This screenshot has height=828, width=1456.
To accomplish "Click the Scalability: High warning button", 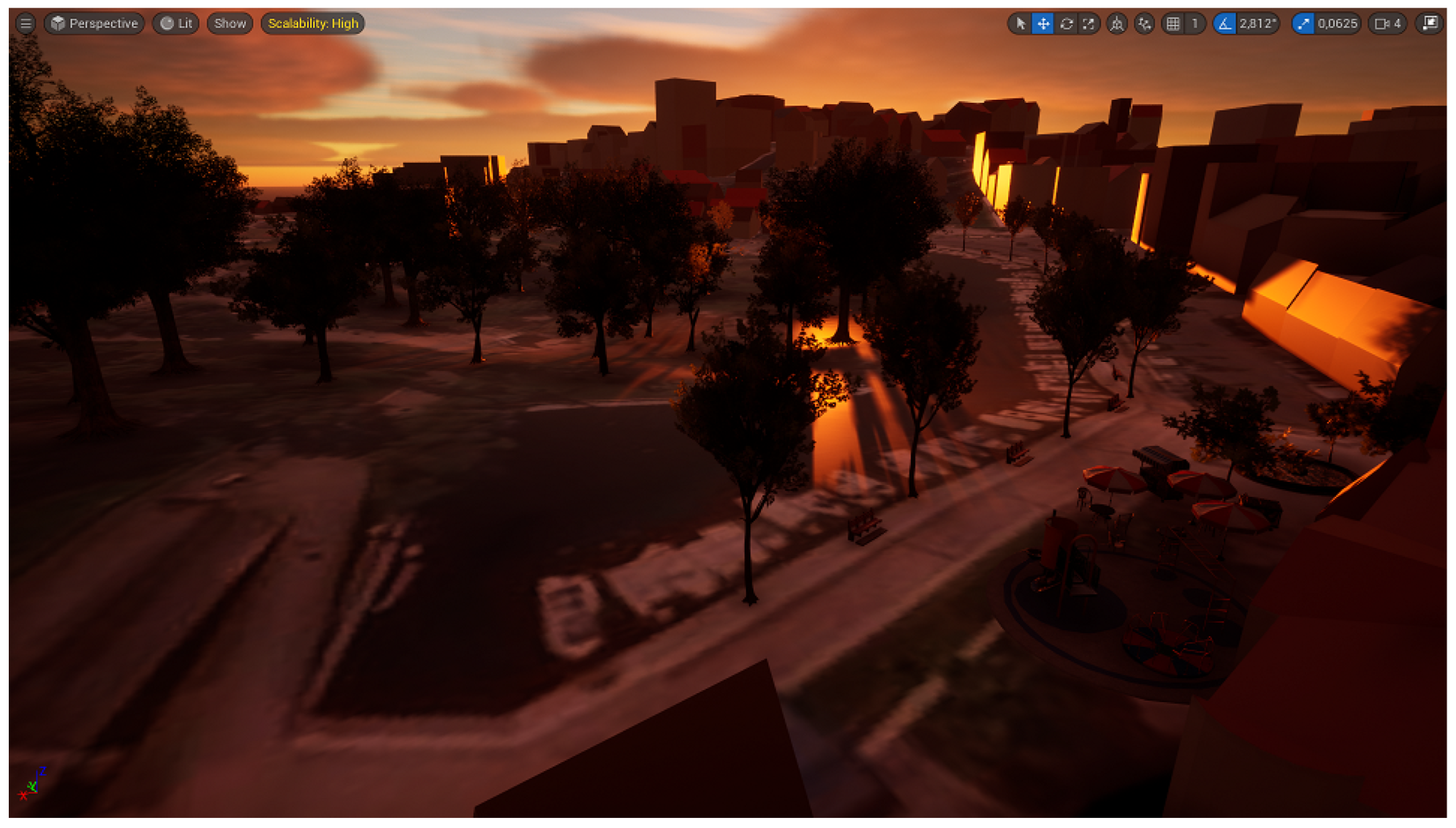I will click(312, 24).
